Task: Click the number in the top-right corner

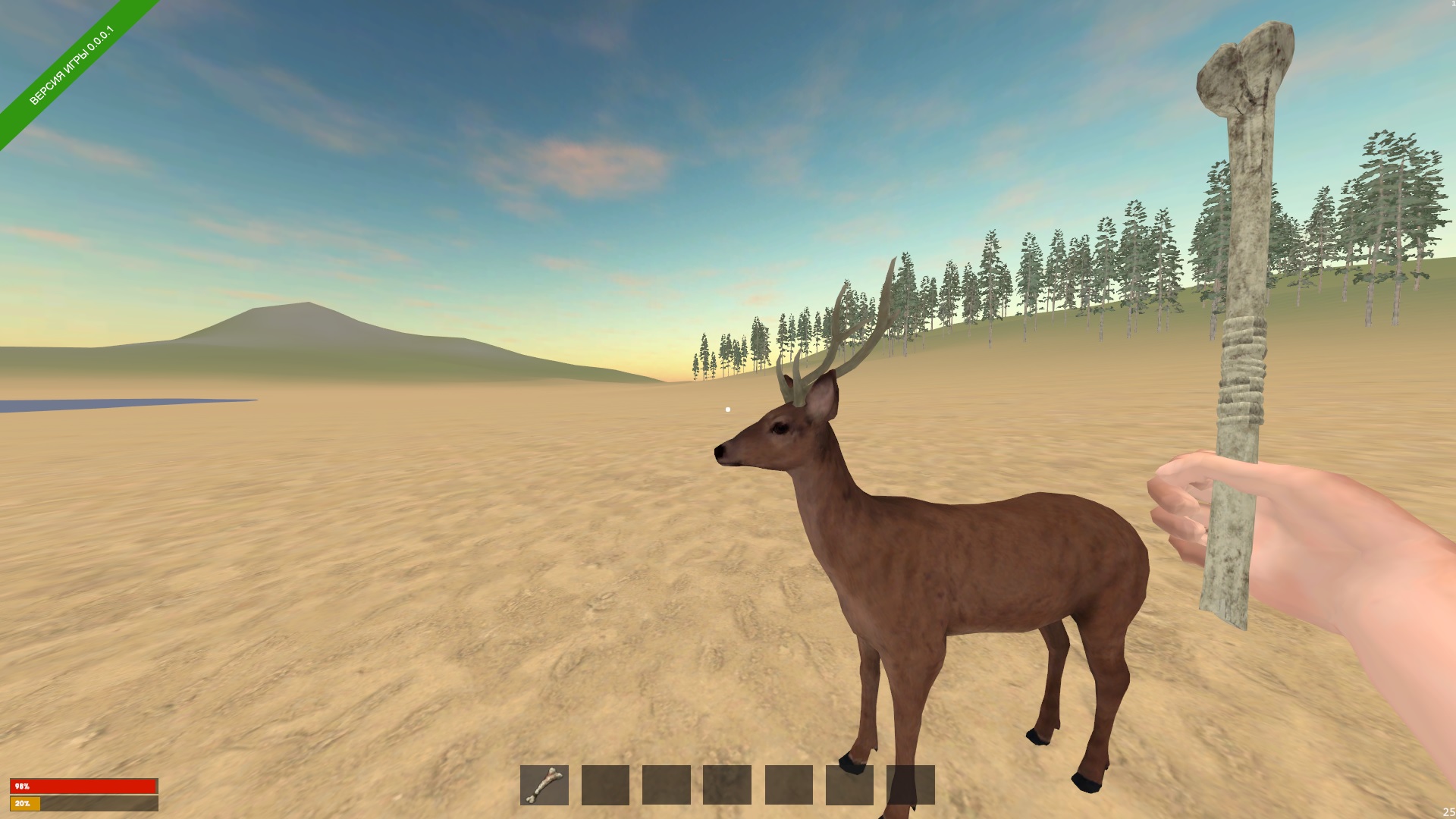Action: pos(1452,6)
